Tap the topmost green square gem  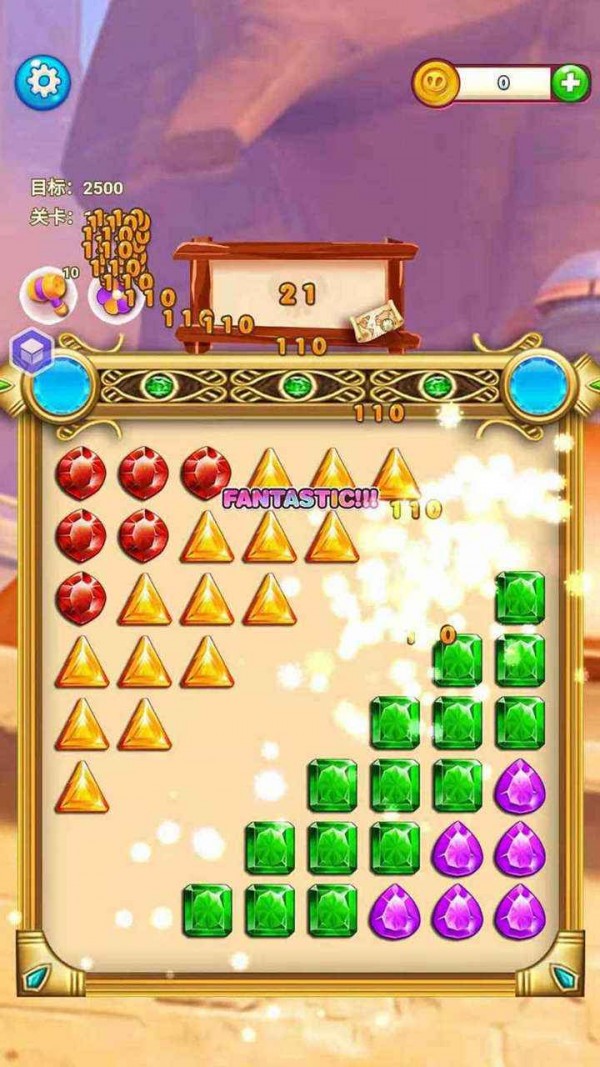519,597
